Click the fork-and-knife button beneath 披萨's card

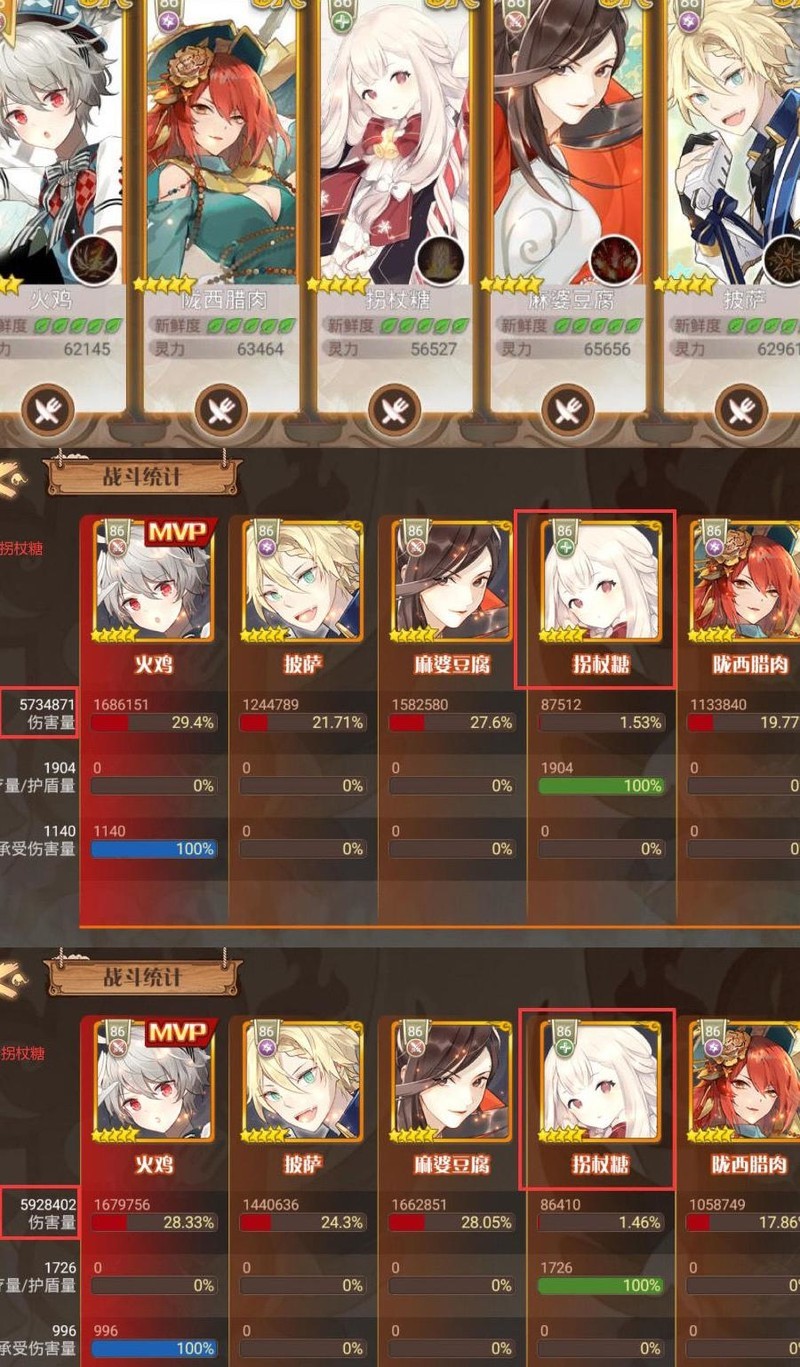point(741,411)
